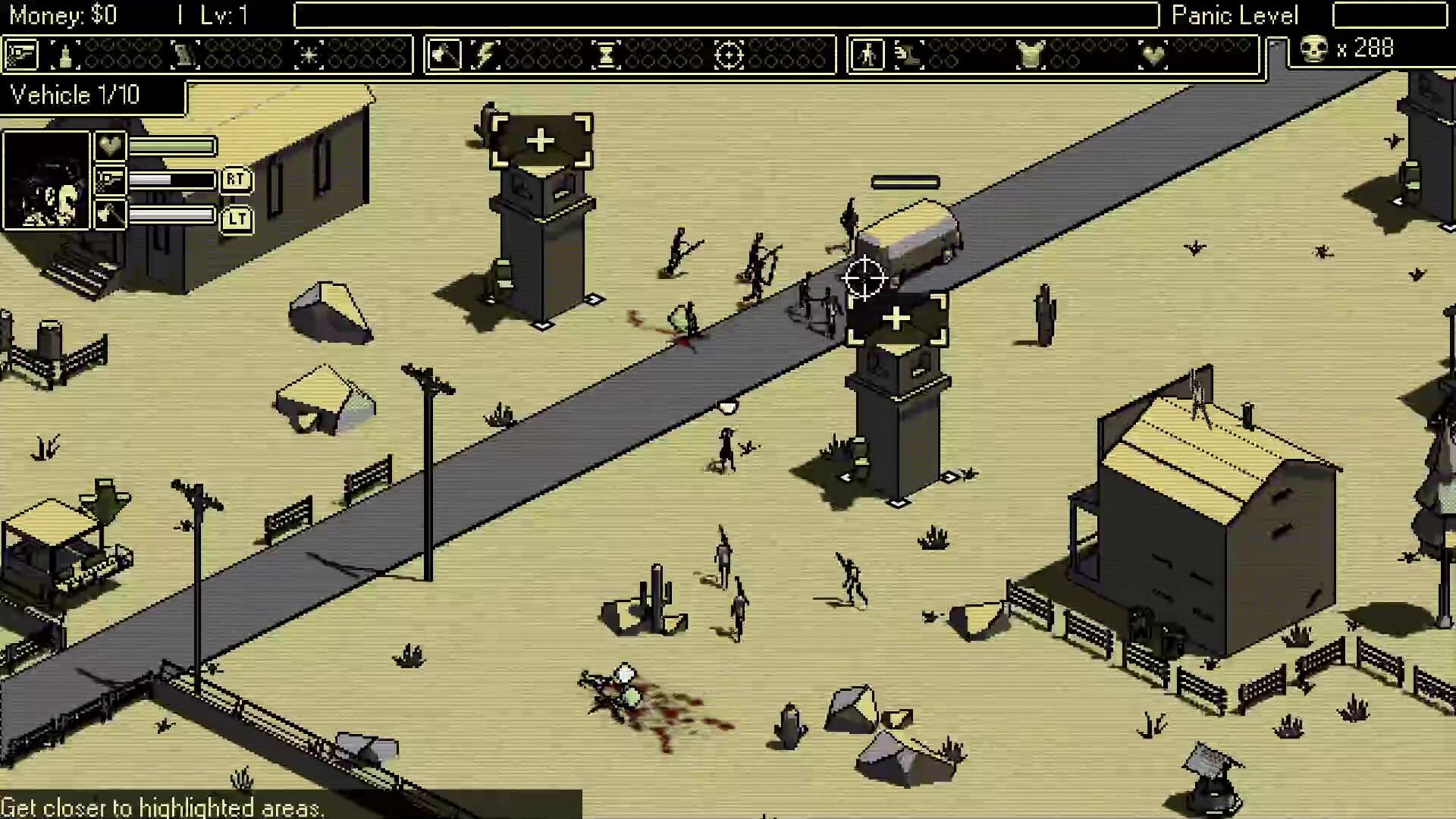Select the crosshair targeting icon
The height and width of the screenshot is (819, 1456).
(x=730, y=53)
